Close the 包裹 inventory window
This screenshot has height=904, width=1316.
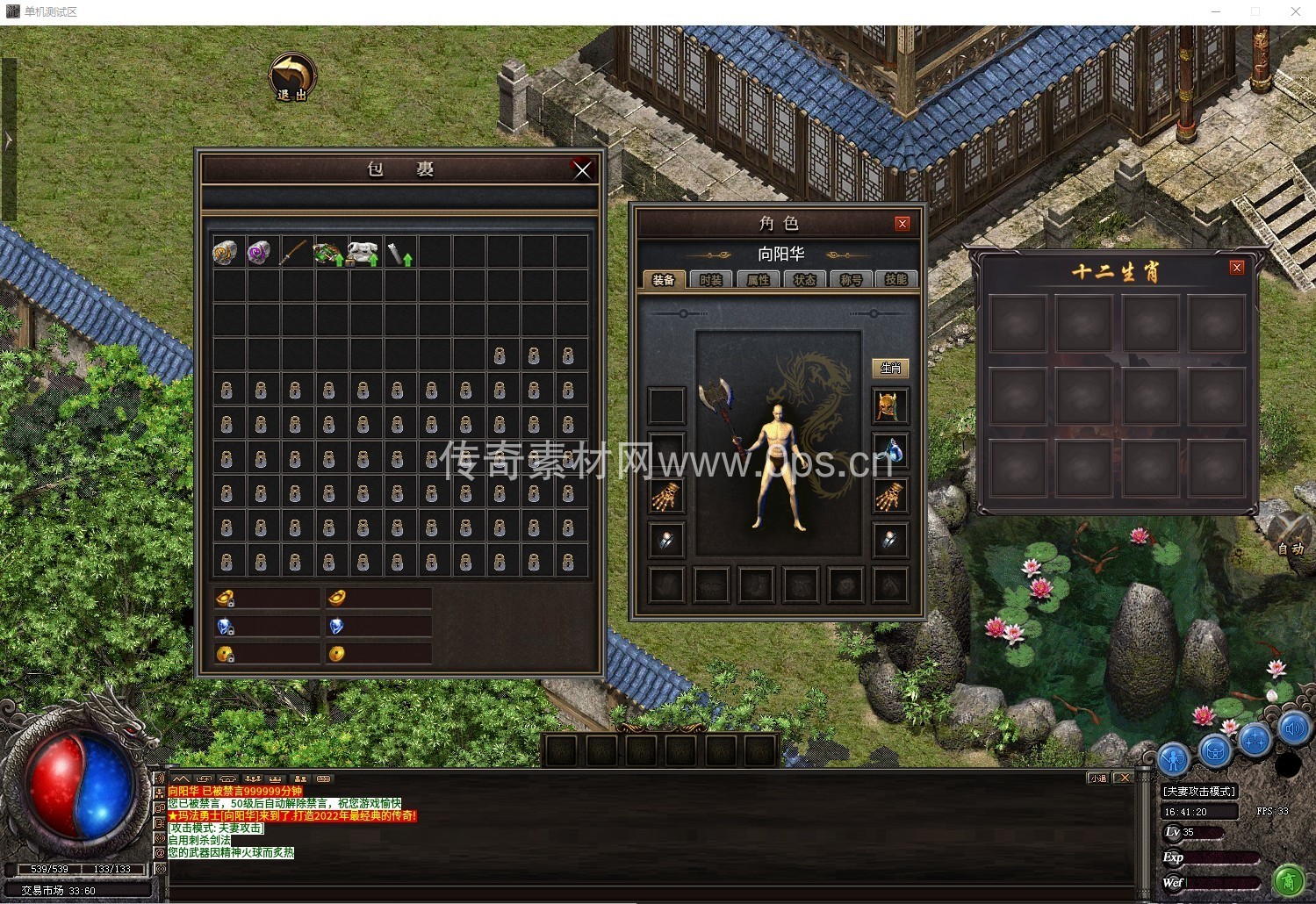(x=582, y=170)
